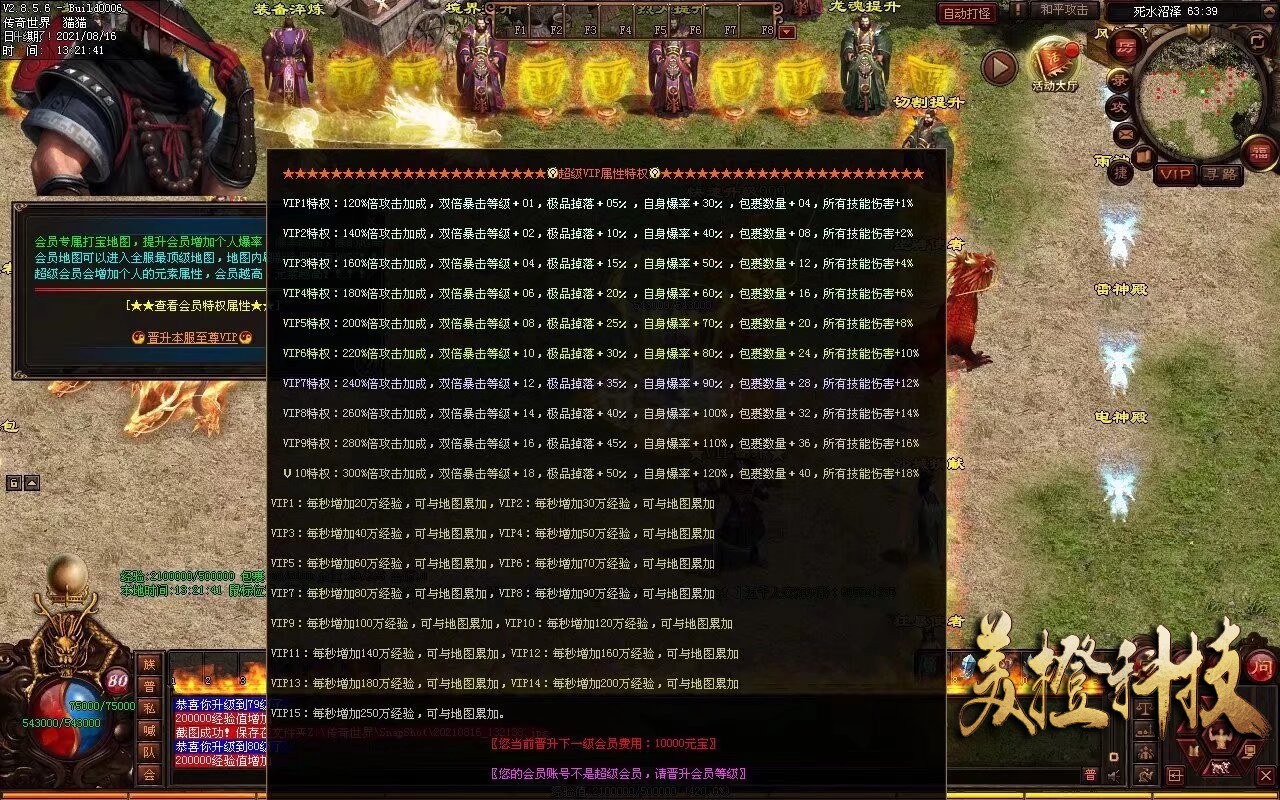Viewport: 1280px width, 800px height.
Task: Select the 攻 strategy icon next to the minimap
Action: [1121, 107]
